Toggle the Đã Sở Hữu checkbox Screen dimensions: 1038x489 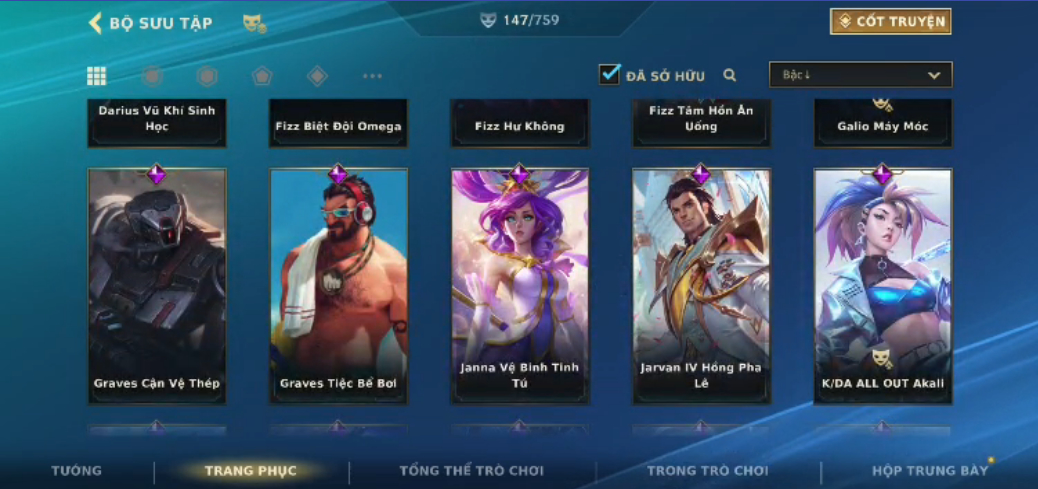point(610,74)
